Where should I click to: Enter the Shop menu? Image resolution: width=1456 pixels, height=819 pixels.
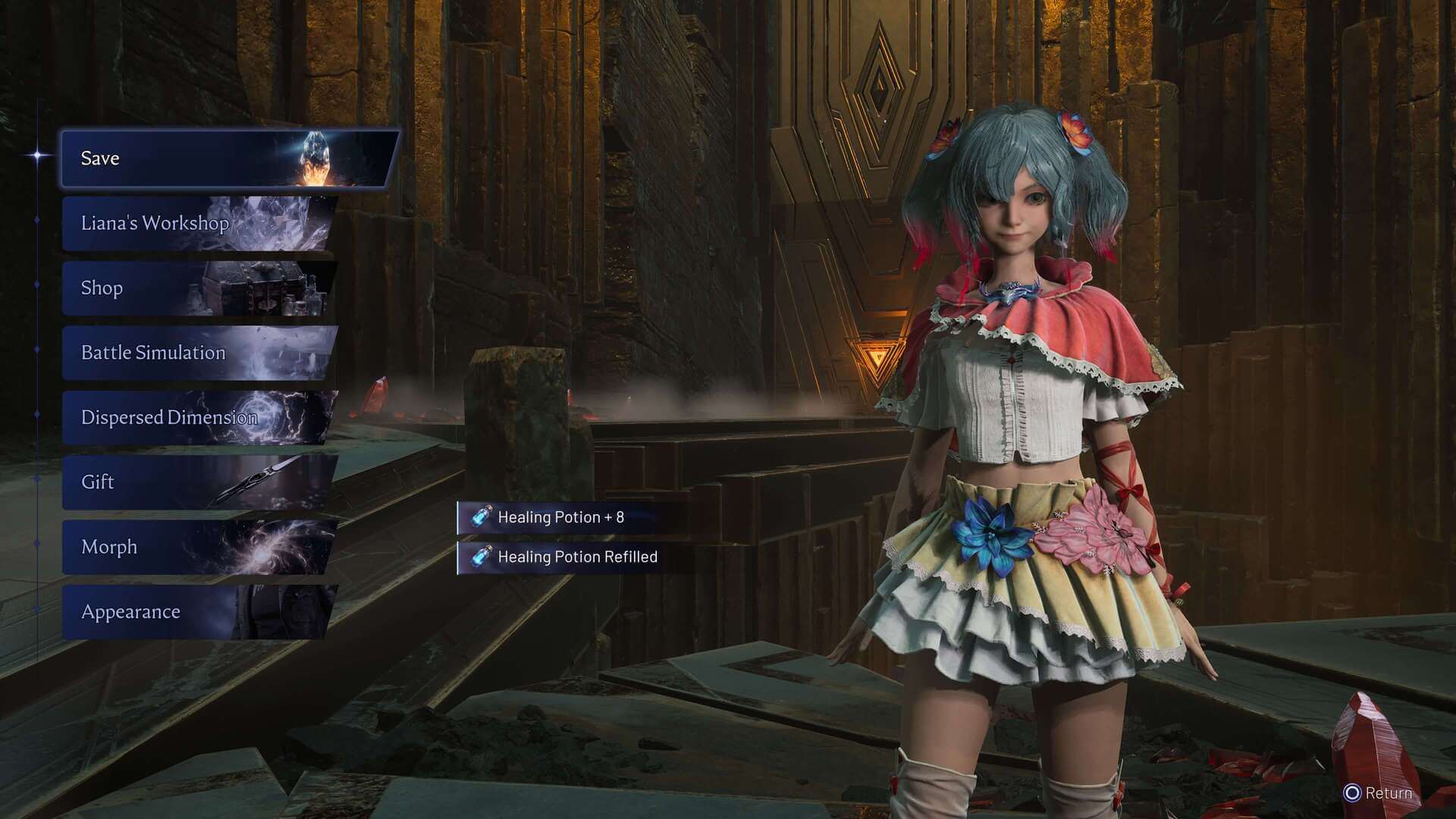(x=197, y=288)
